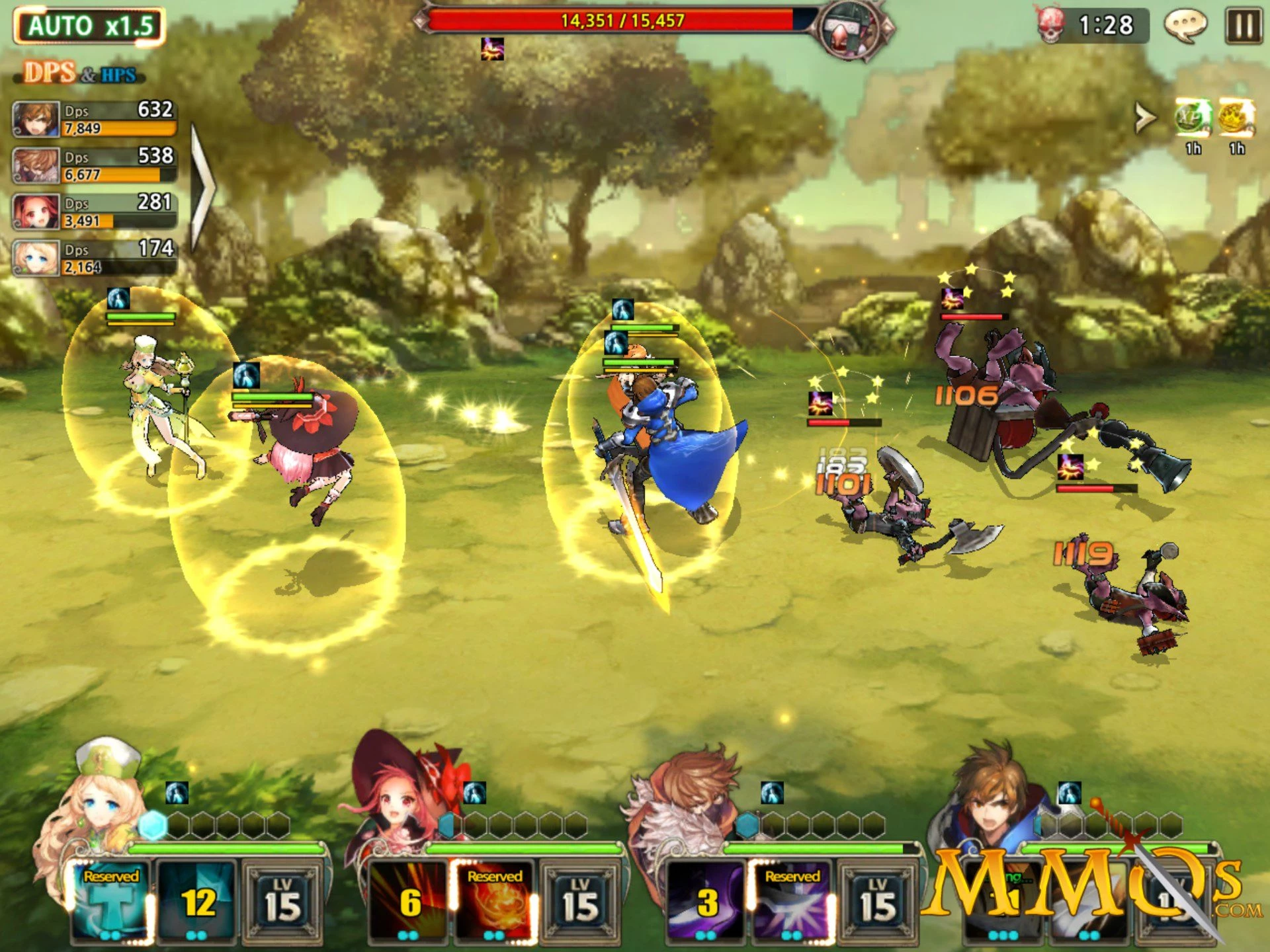Tap the witch's locked LV 15 skill slot
This screenshot has height=952, width=1270.
click(x=580, y=900)
